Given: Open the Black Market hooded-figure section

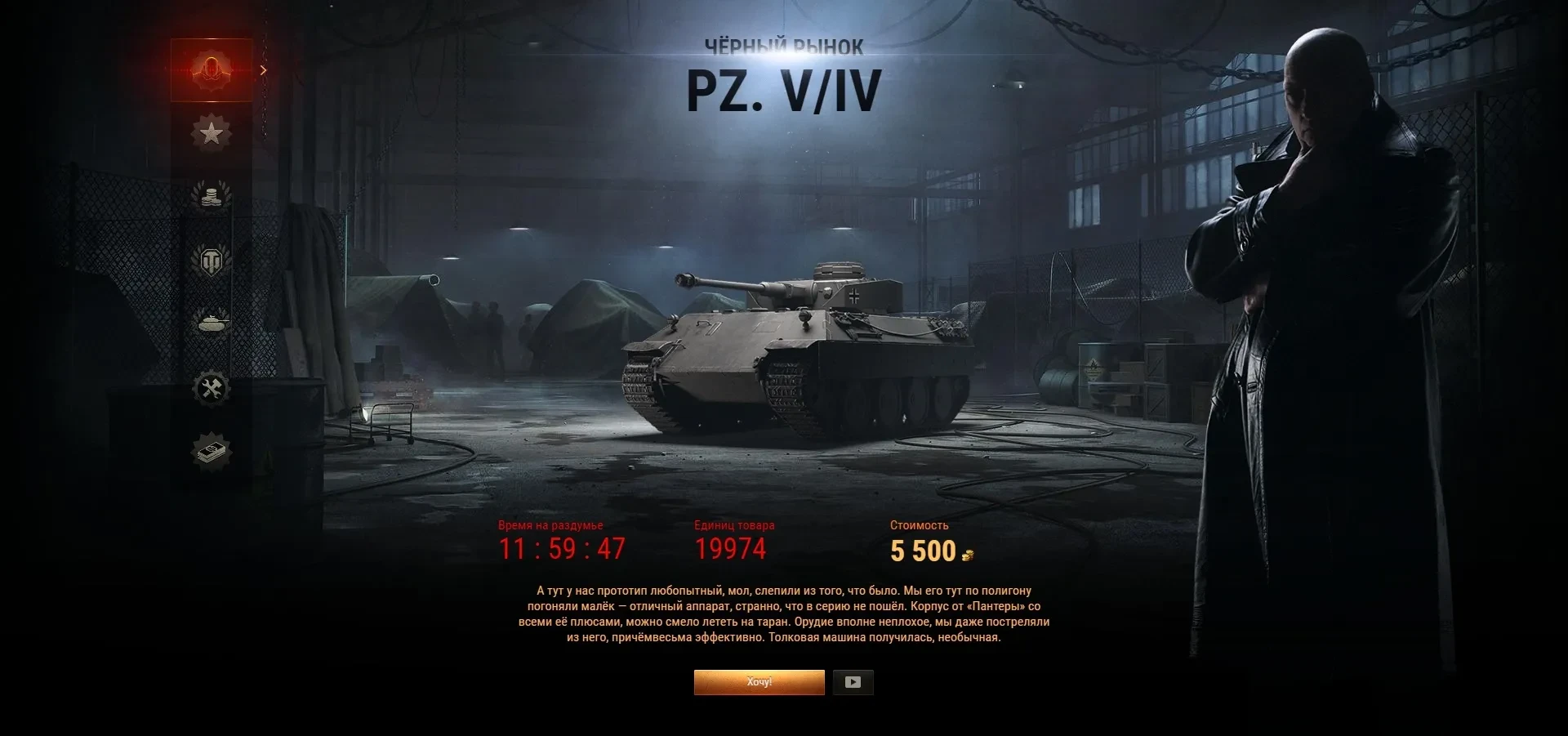Looking at the screenshot, I should click(x=211, y=69).
